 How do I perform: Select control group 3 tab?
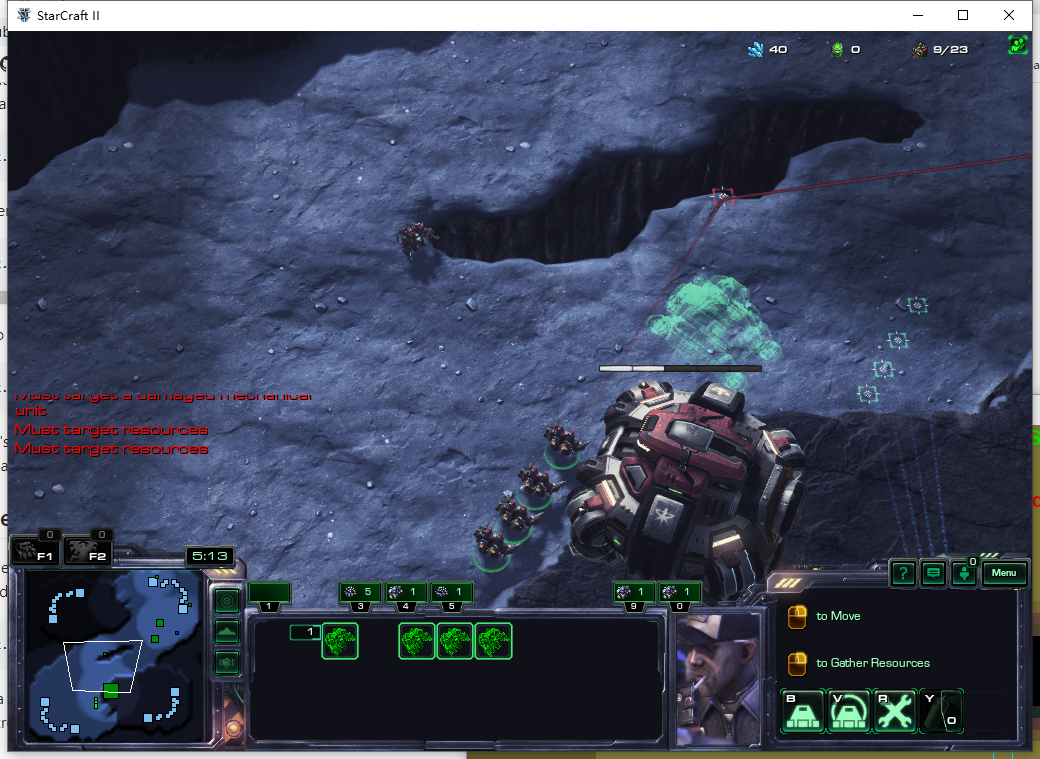click(x=360, y=593)
